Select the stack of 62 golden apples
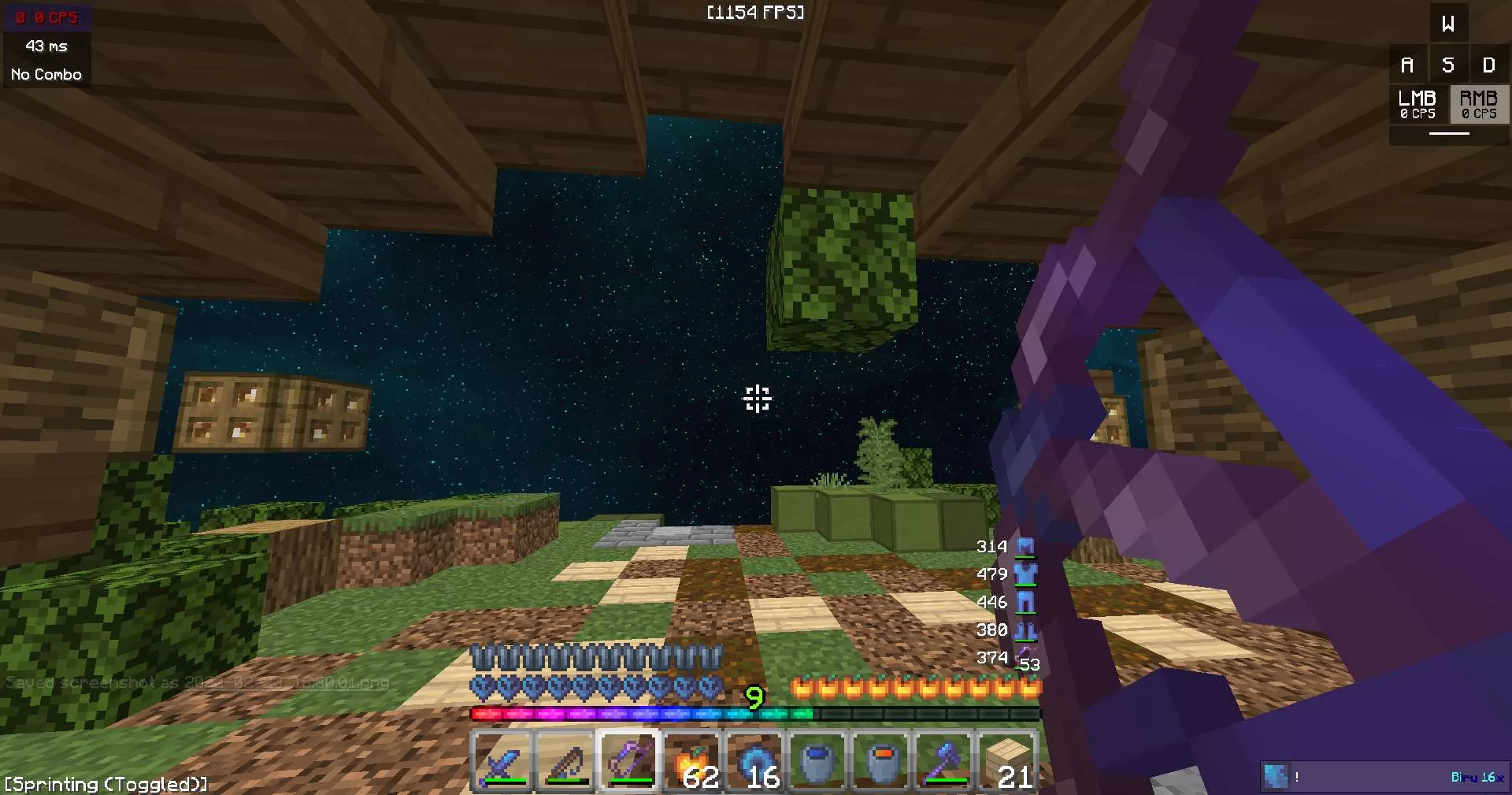This screenshot has width=1512, height=795. (x=691, y=759)
